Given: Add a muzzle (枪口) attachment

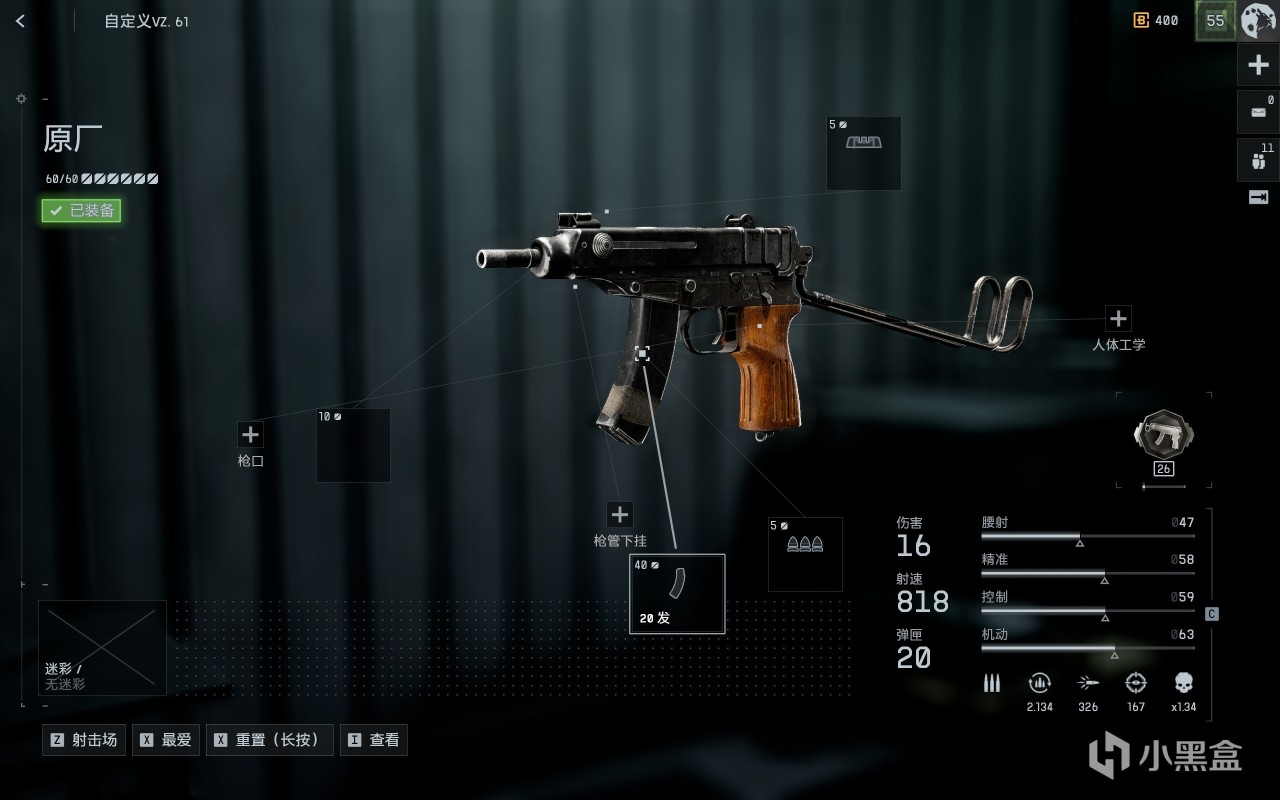Looking at the screenshot, I should (x=250, y=435).
